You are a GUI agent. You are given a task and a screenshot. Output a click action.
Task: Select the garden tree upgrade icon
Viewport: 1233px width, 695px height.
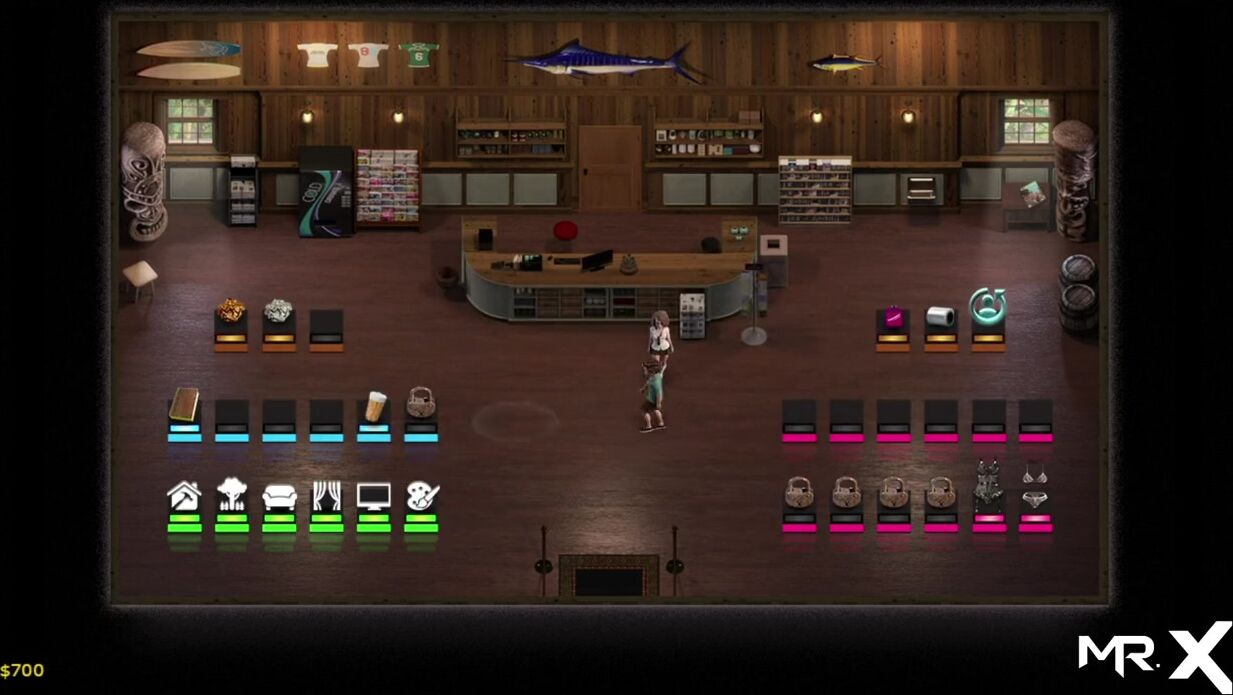(x=231, y=495)
